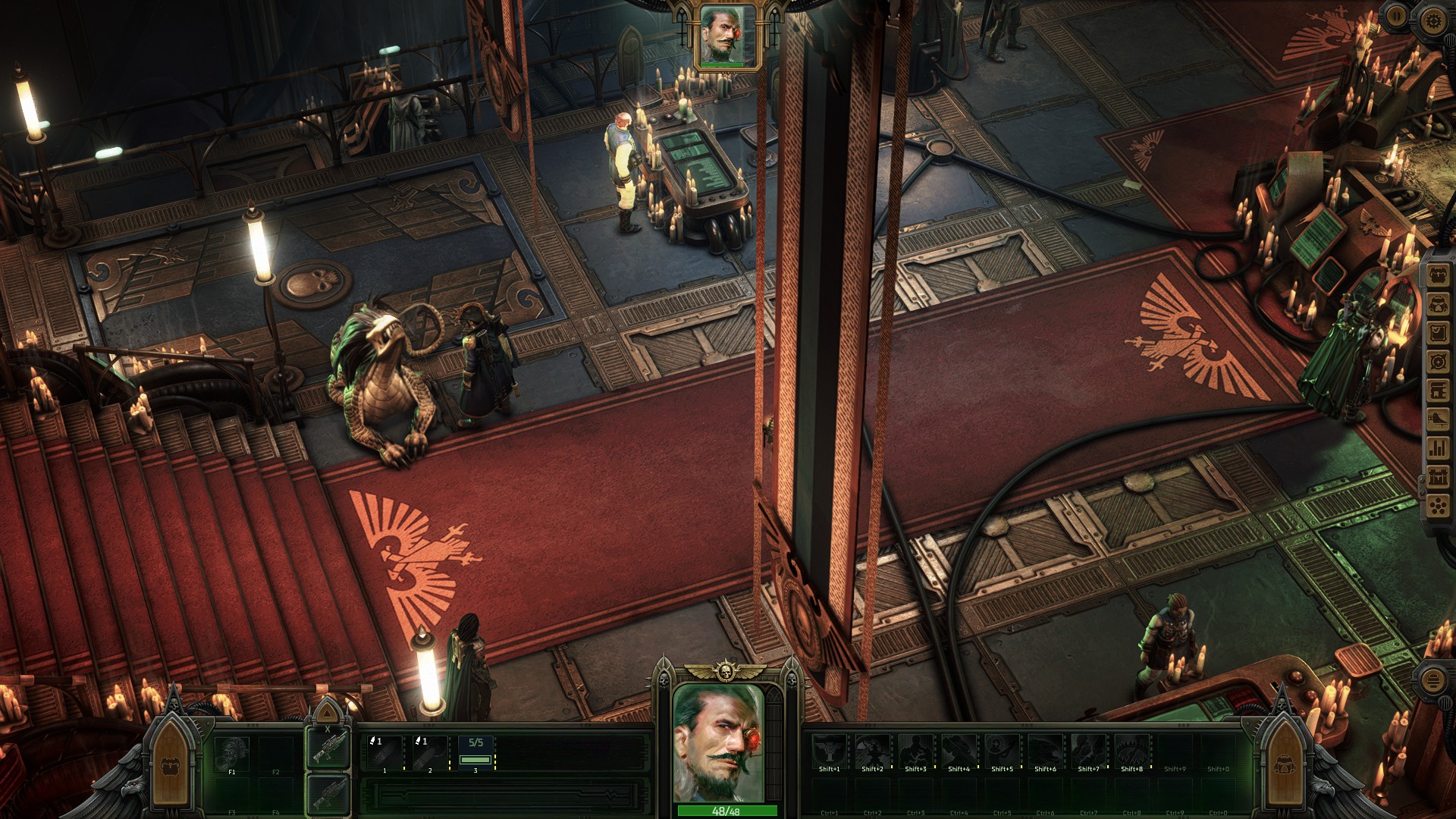
Task: Open the character sheet from the side menu
Action: [x=1439, y=304]
